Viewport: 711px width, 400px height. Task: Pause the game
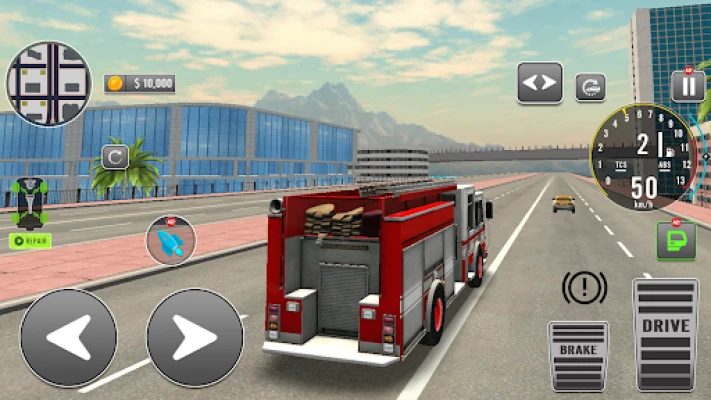(688, 86)
